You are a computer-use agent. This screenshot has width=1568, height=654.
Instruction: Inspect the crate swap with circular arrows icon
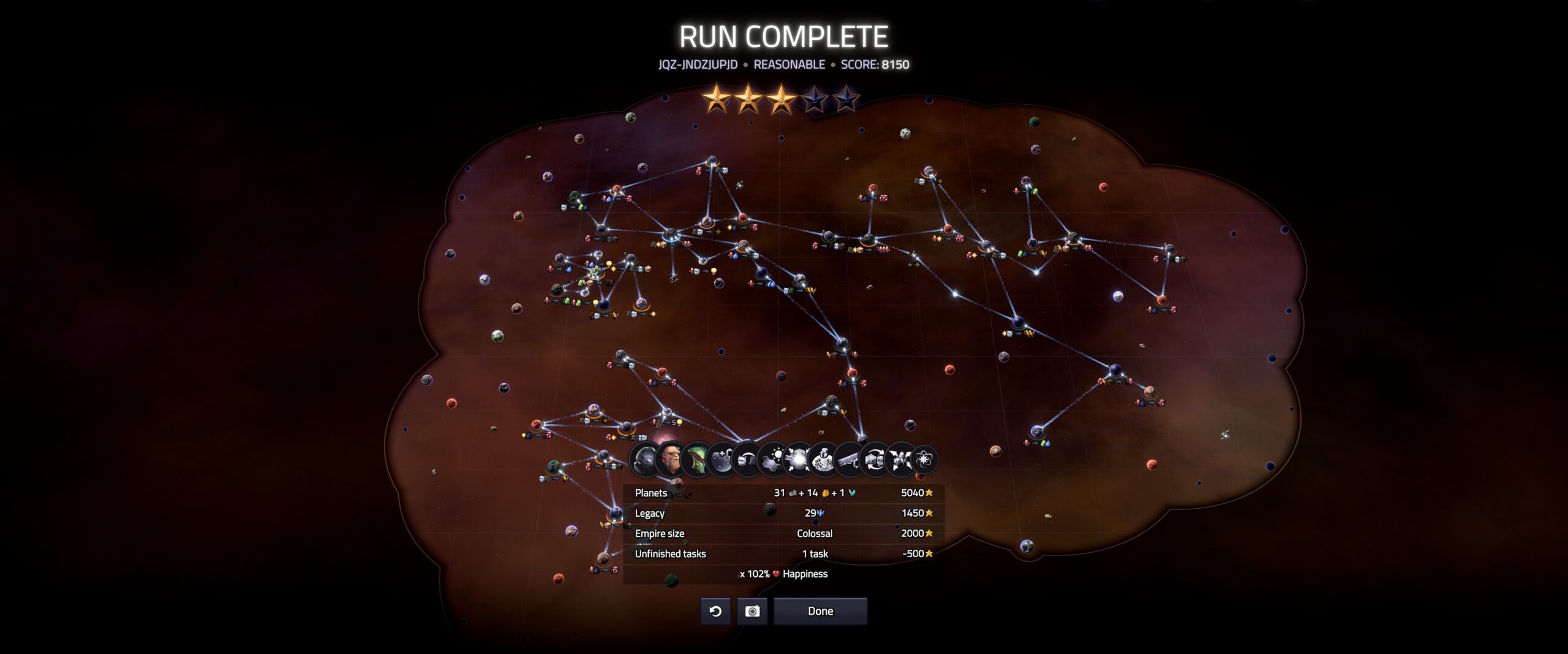pyautogui.click(x=874, y=459)
